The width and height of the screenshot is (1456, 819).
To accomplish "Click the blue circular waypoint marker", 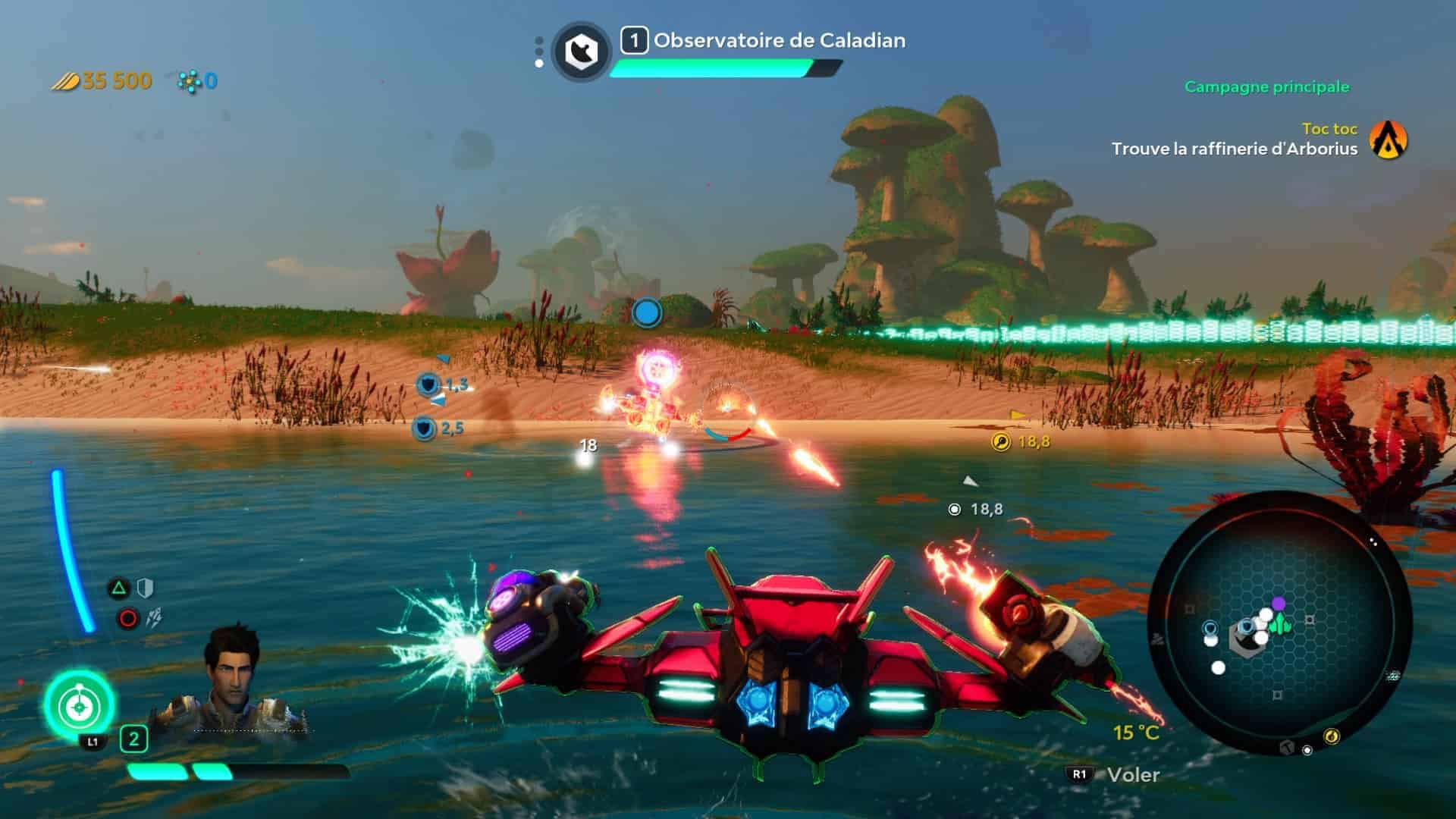I will click(x=647, y=312).
